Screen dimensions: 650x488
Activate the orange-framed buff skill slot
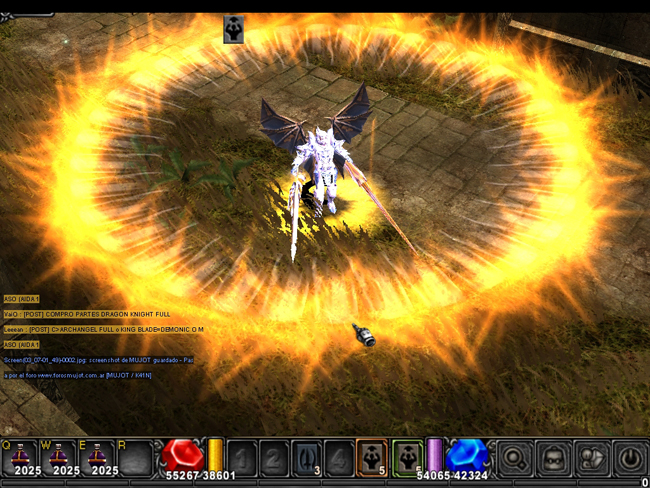click(372, 458)
